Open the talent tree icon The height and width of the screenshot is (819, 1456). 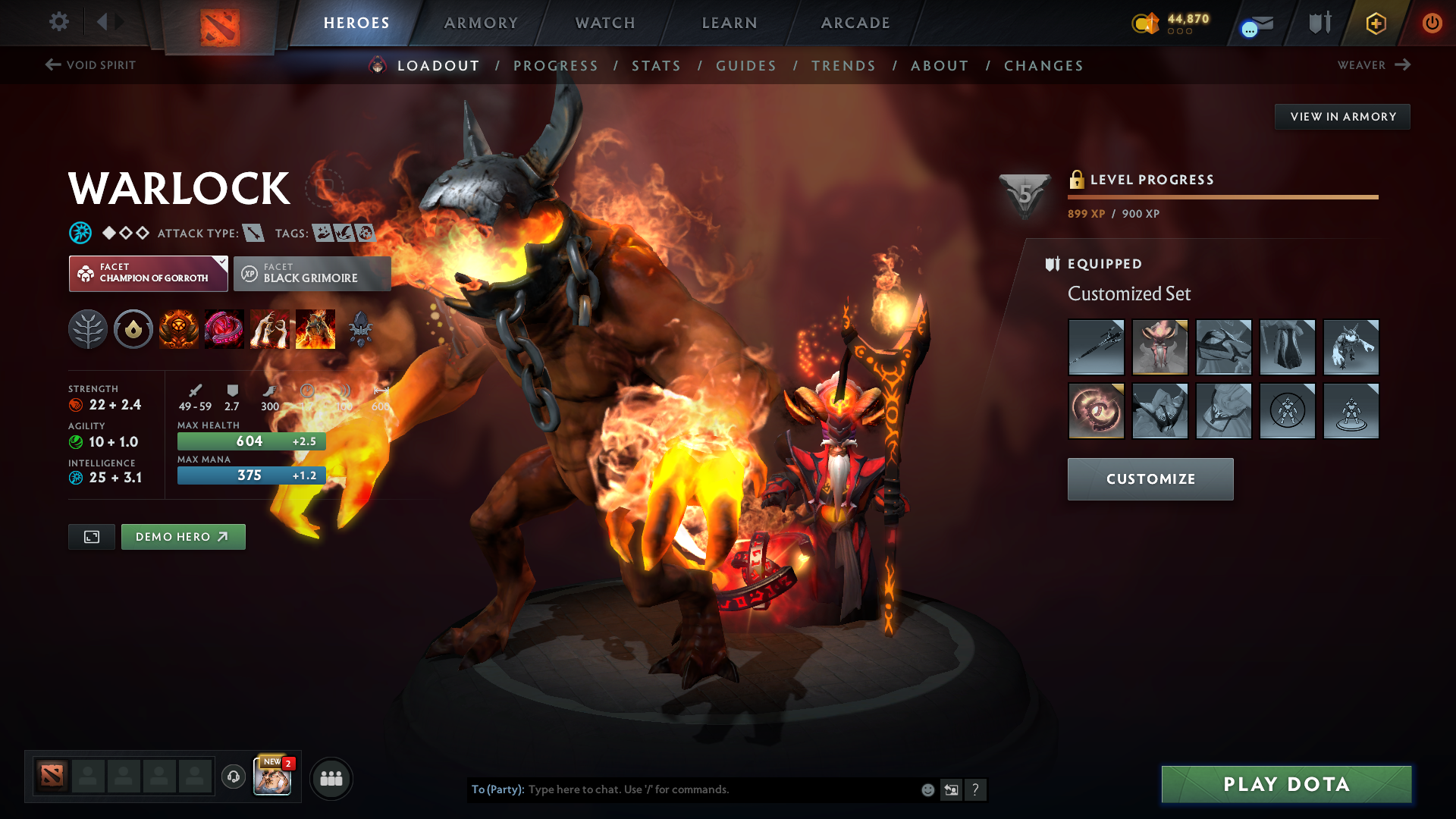coord(87,328)
